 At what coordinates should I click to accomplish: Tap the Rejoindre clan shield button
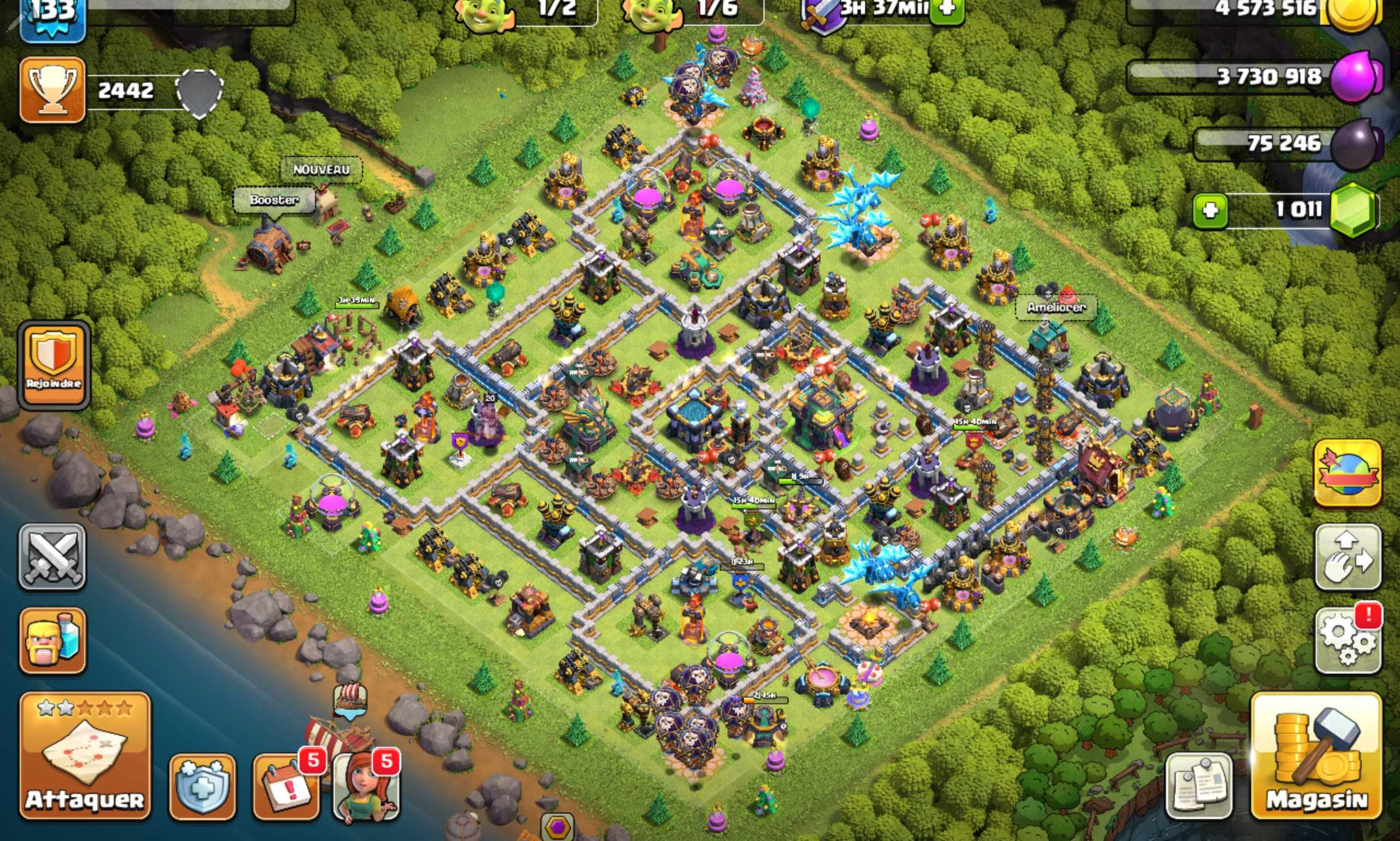(54, 364)
